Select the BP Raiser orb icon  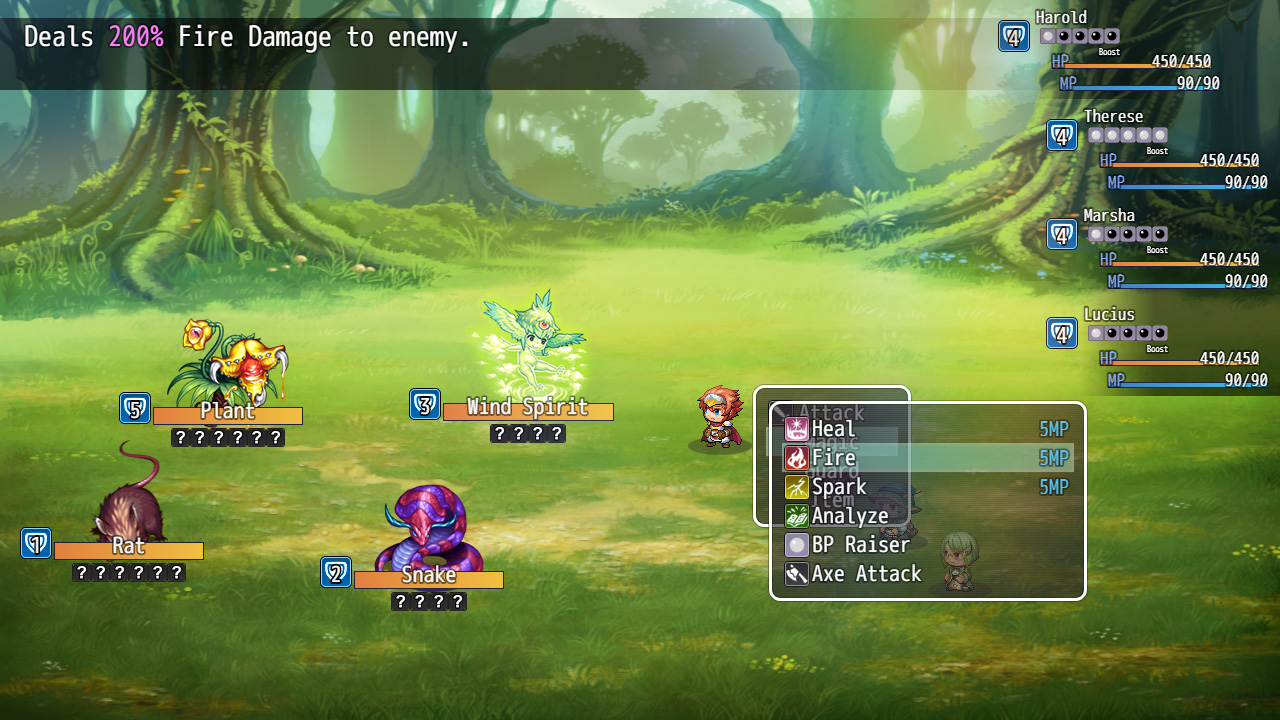(x=797, y=544)
